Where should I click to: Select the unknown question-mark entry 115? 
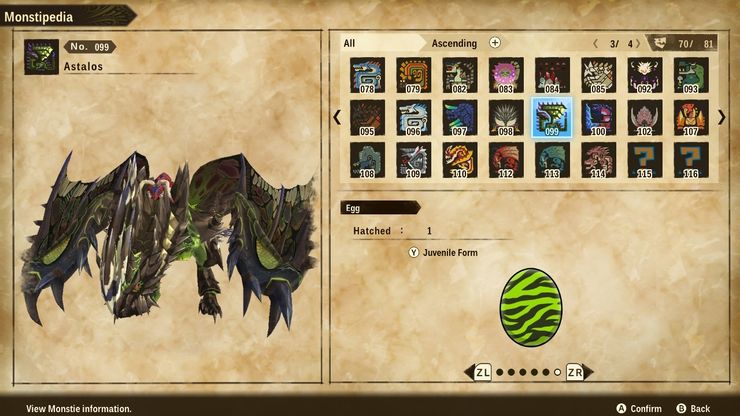[645, 160]
